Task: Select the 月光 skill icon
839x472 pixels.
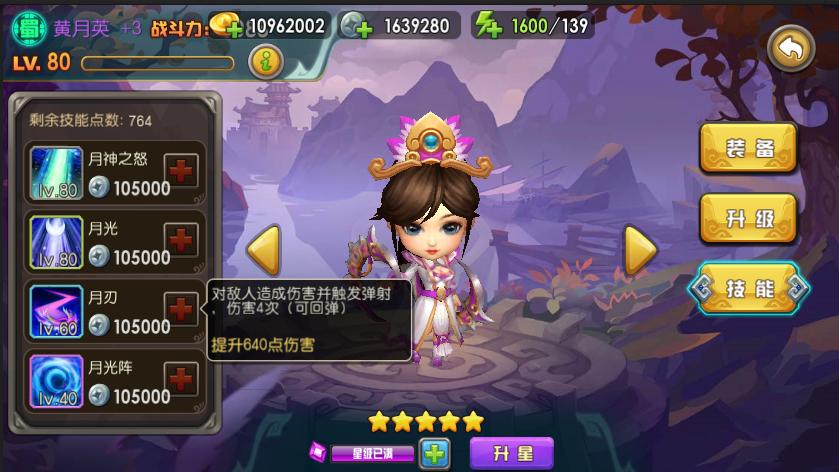Action: point(56,241)
